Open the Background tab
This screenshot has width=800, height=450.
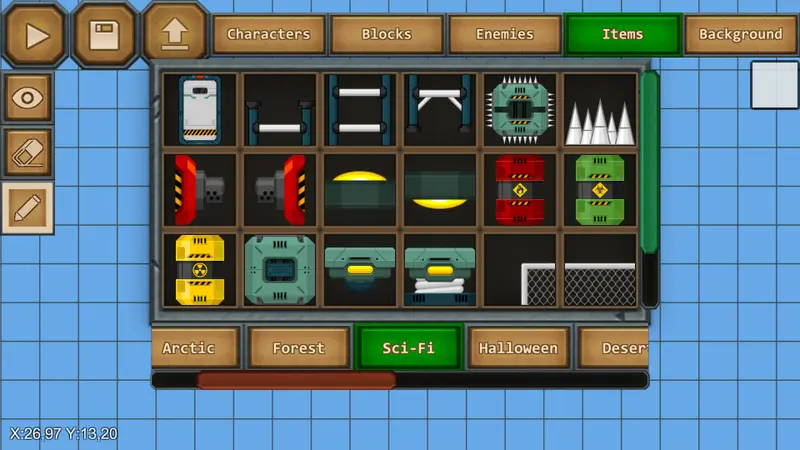pyautogui.click(x=740, y=34)
